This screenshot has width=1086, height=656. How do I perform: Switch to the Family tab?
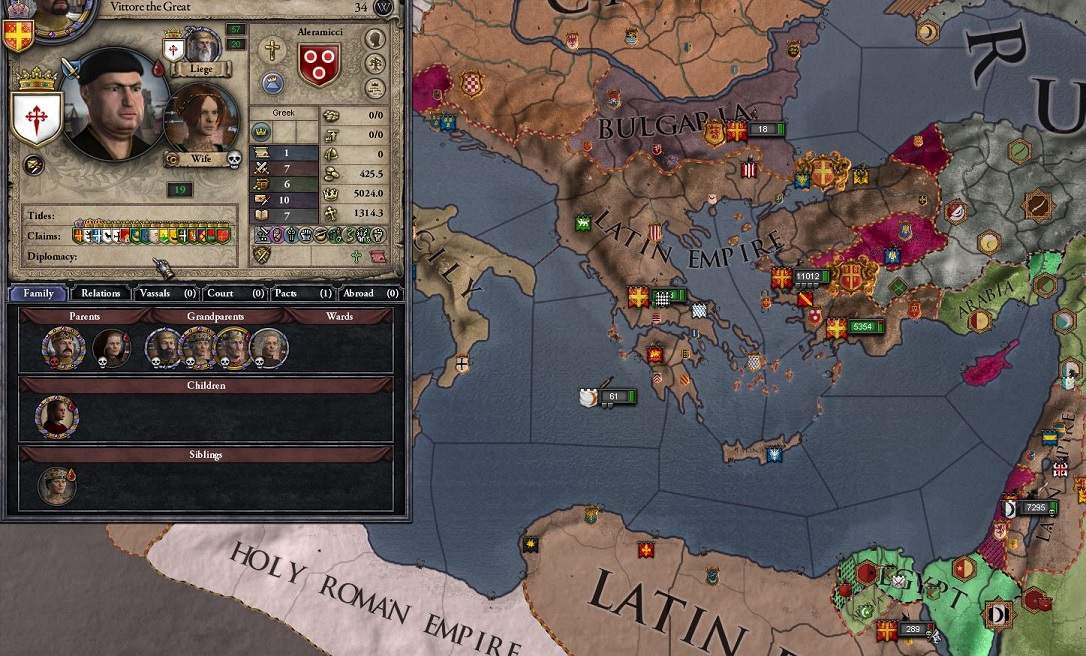coord(39,293)
